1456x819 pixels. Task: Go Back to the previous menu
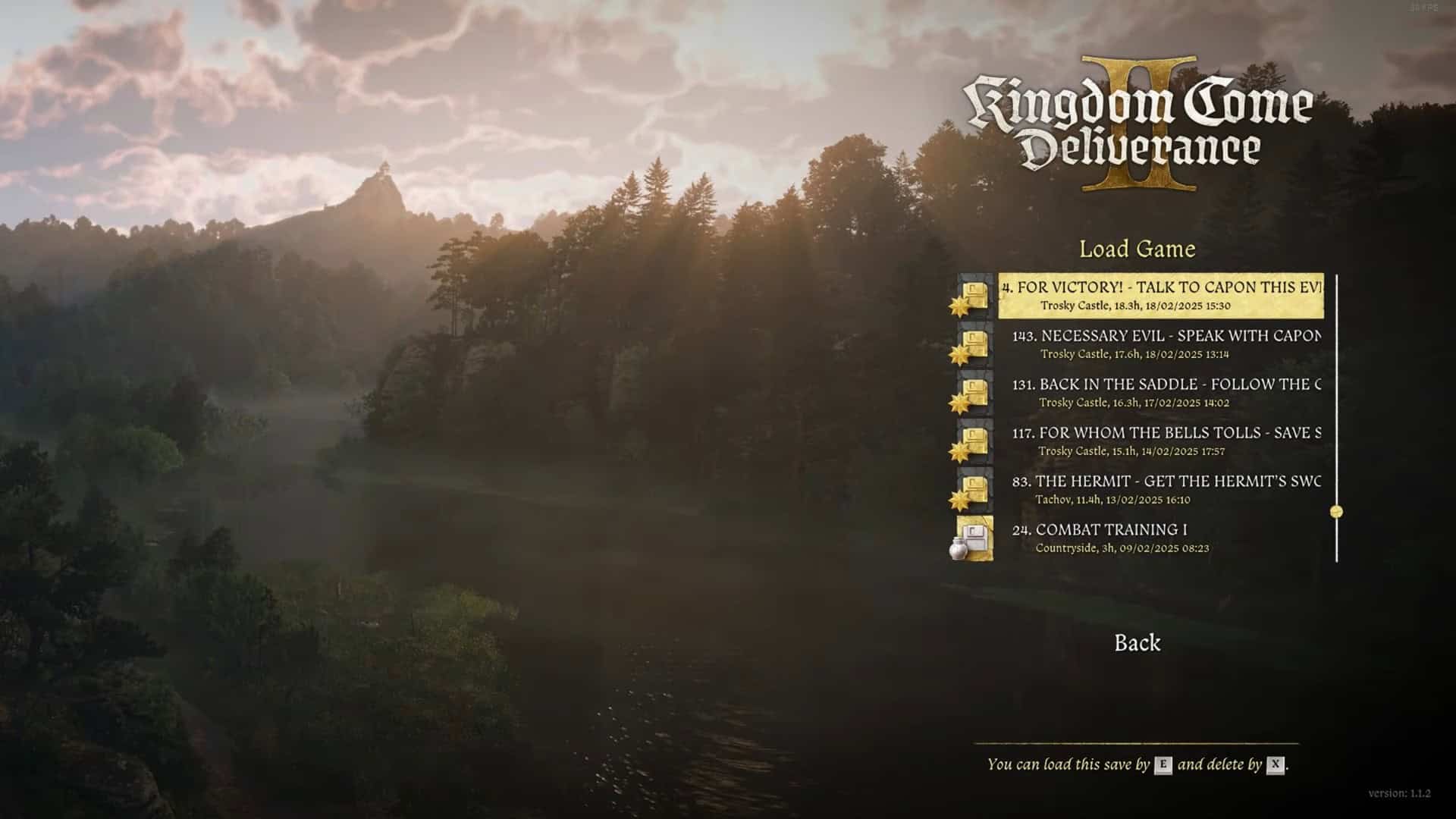pos(1137,643)
